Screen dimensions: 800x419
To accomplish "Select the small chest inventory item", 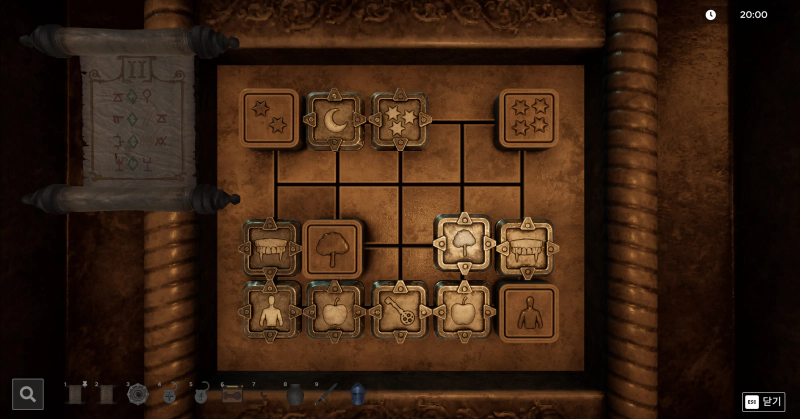I will (232, 395).
